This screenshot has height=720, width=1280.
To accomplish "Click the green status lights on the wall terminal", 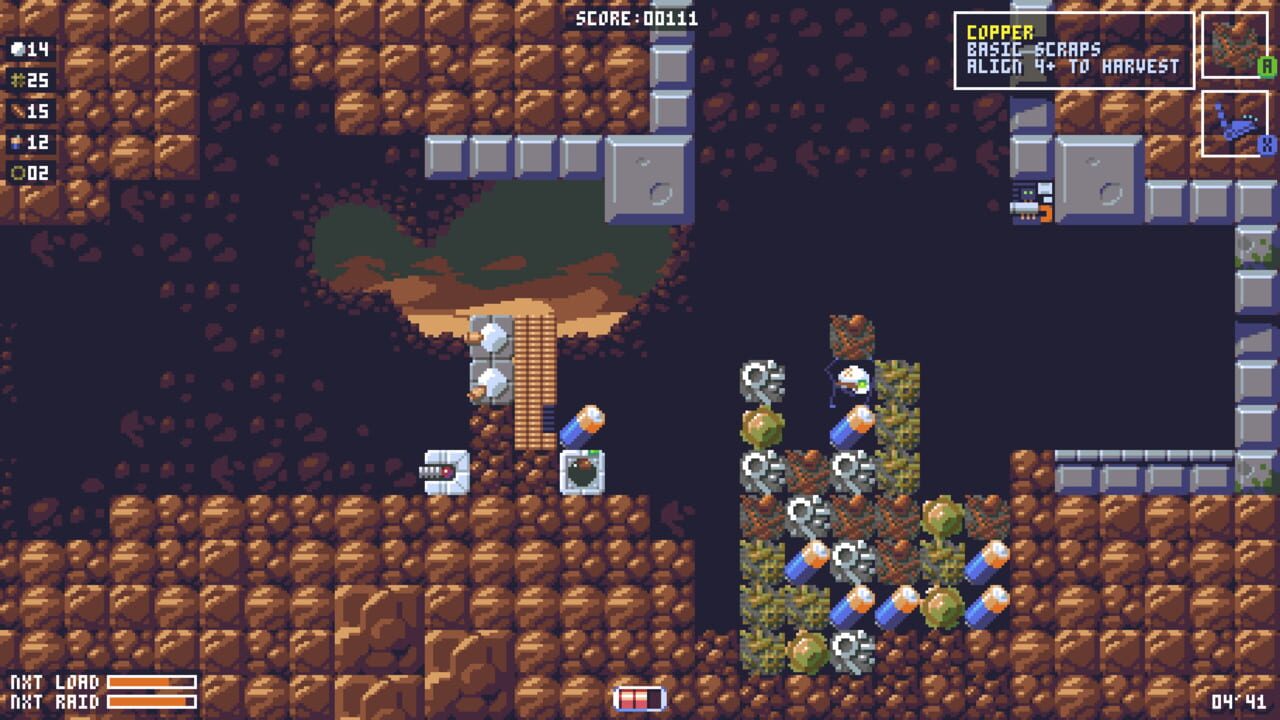I will [1029, 190].
